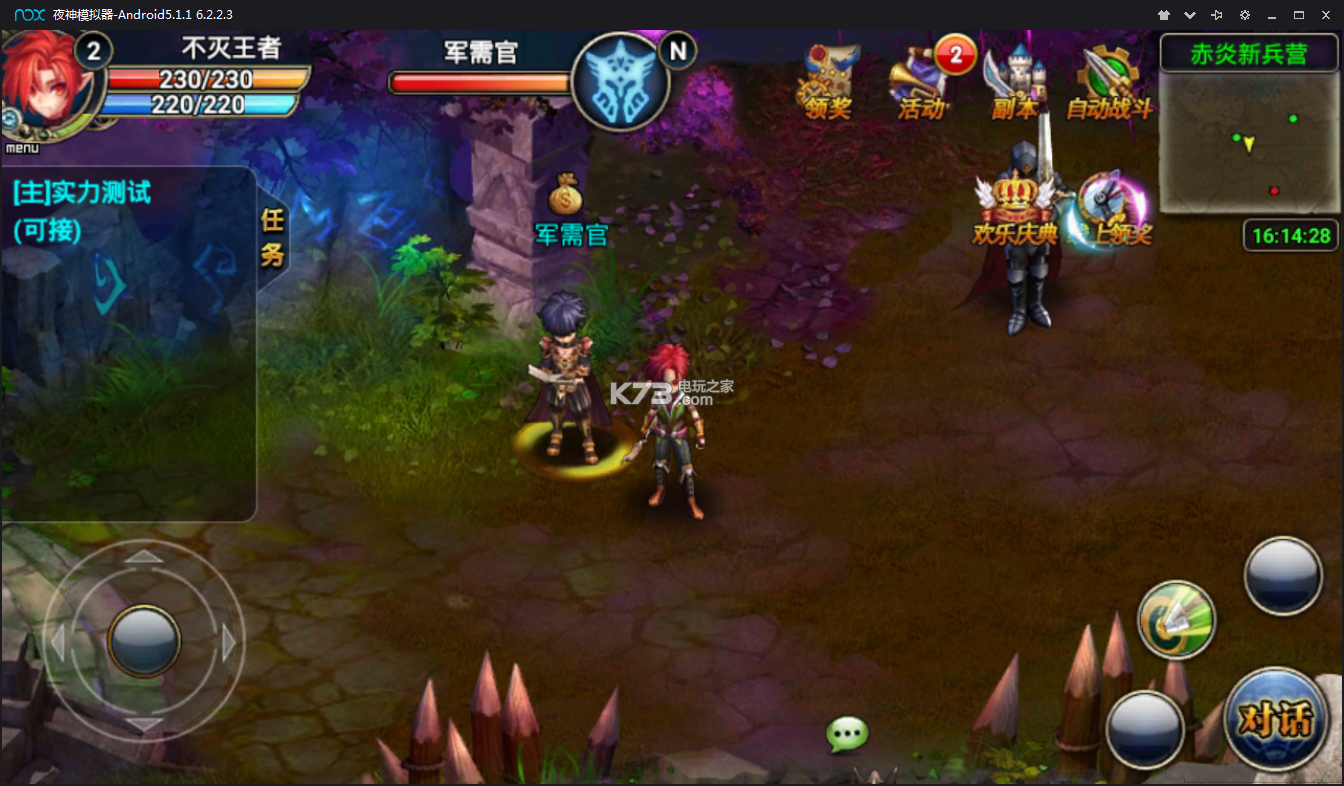Open the 活动 events icon
This screenshot has width=1344, height=786.
point(920,84)
